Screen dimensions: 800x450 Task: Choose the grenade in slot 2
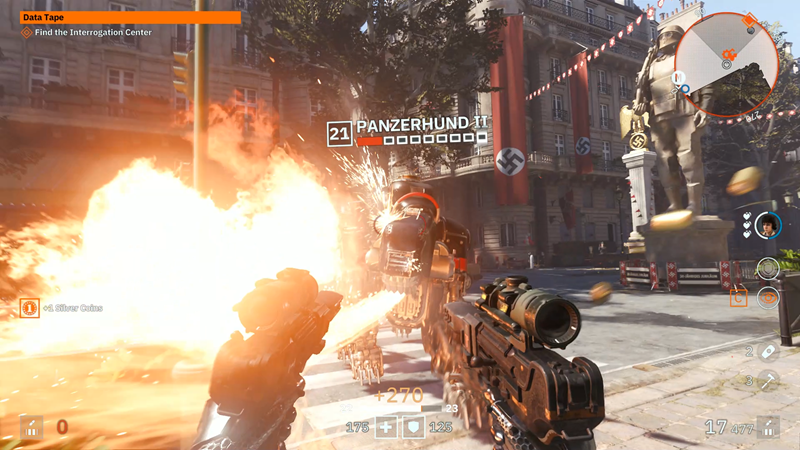point(767,351)
